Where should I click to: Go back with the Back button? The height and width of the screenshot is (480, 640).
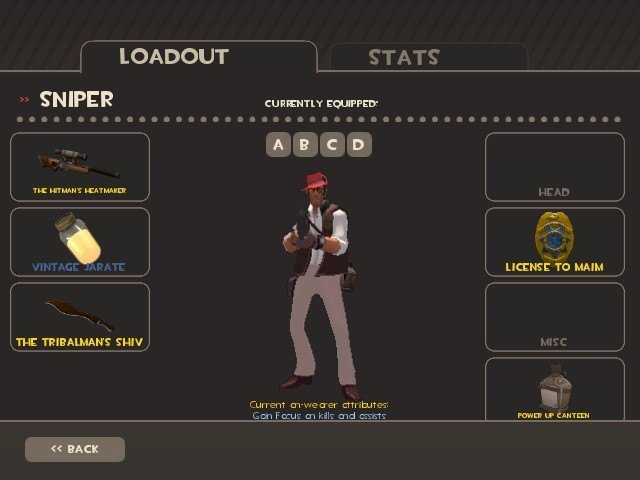pos(75,449)
